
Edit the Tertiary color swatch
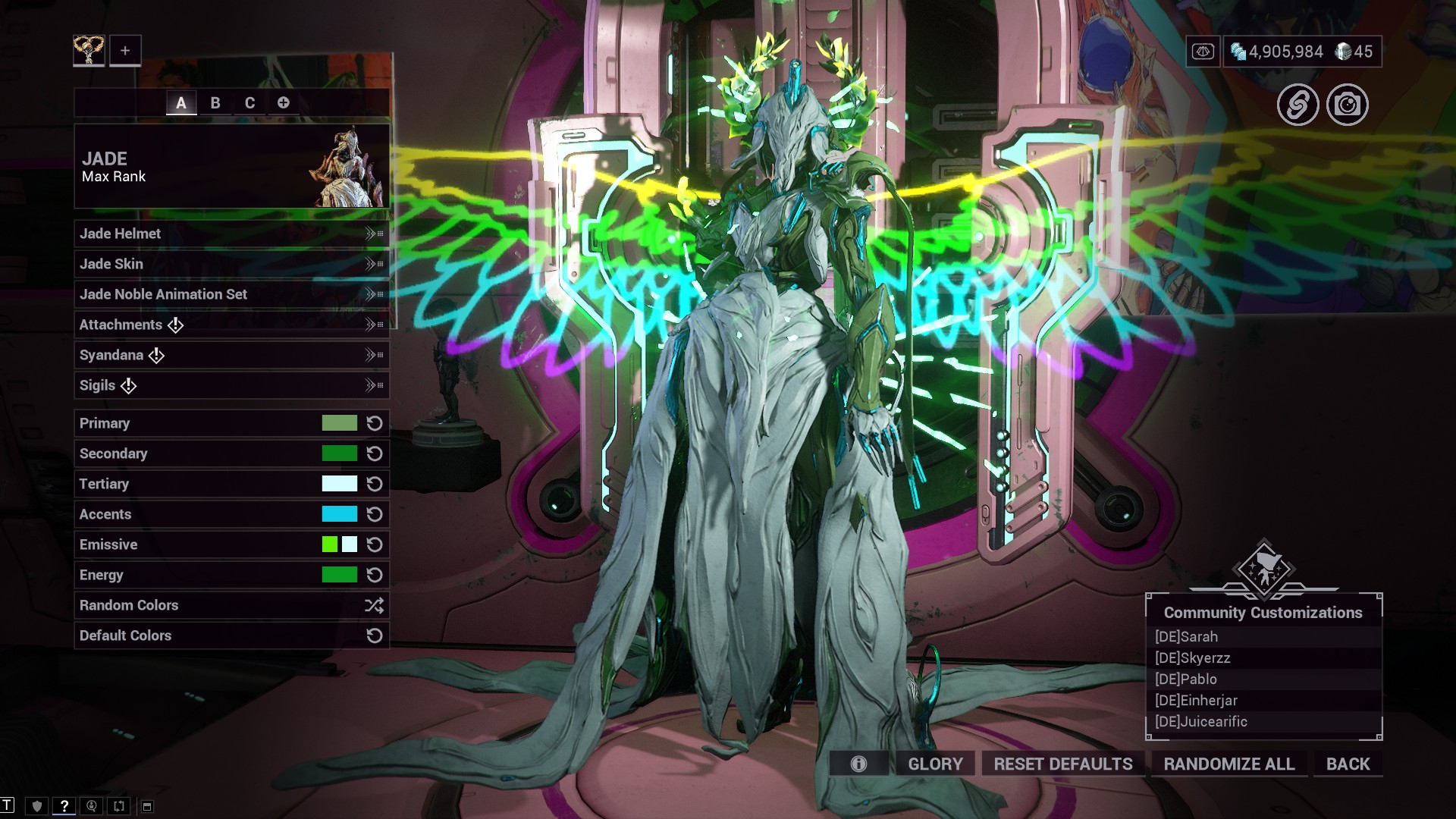pyautogui.click(x=339, y=484)
